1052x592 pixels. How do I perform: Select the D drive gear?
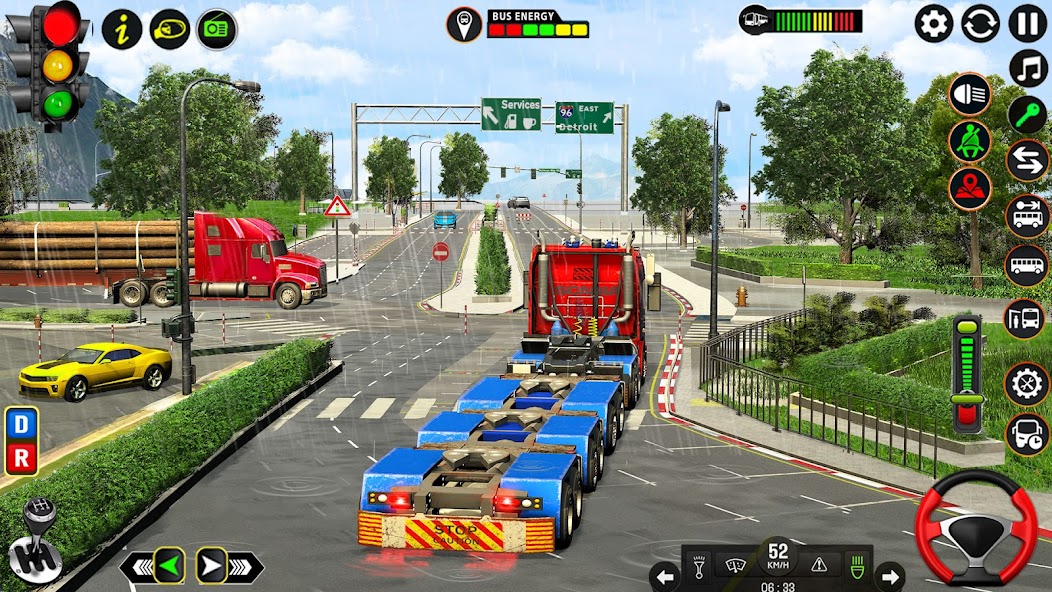click(22, 425)
